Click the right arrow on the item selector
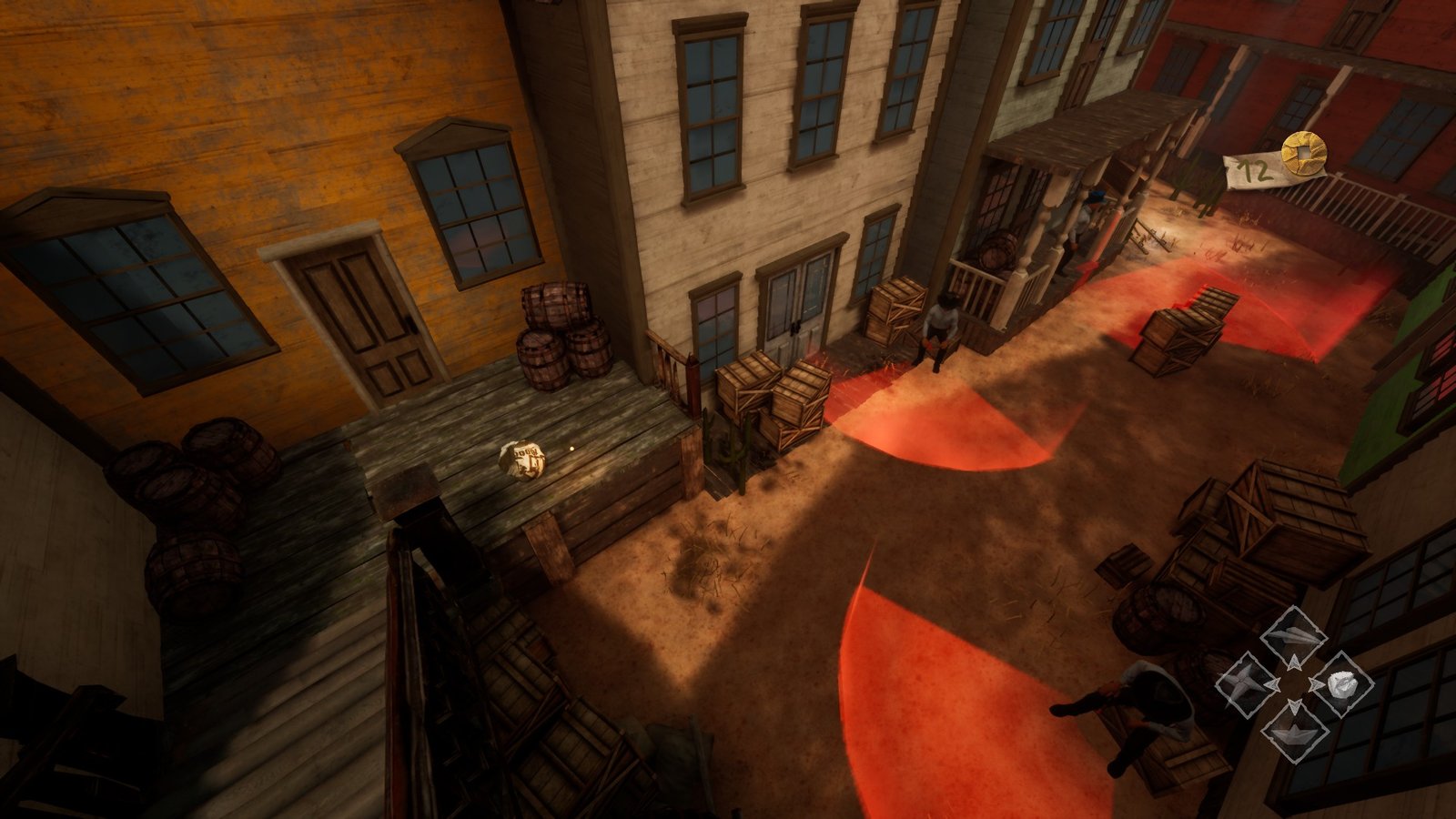The width and height of the screenshot is (1456, 819). click(x=1318, y=683)
